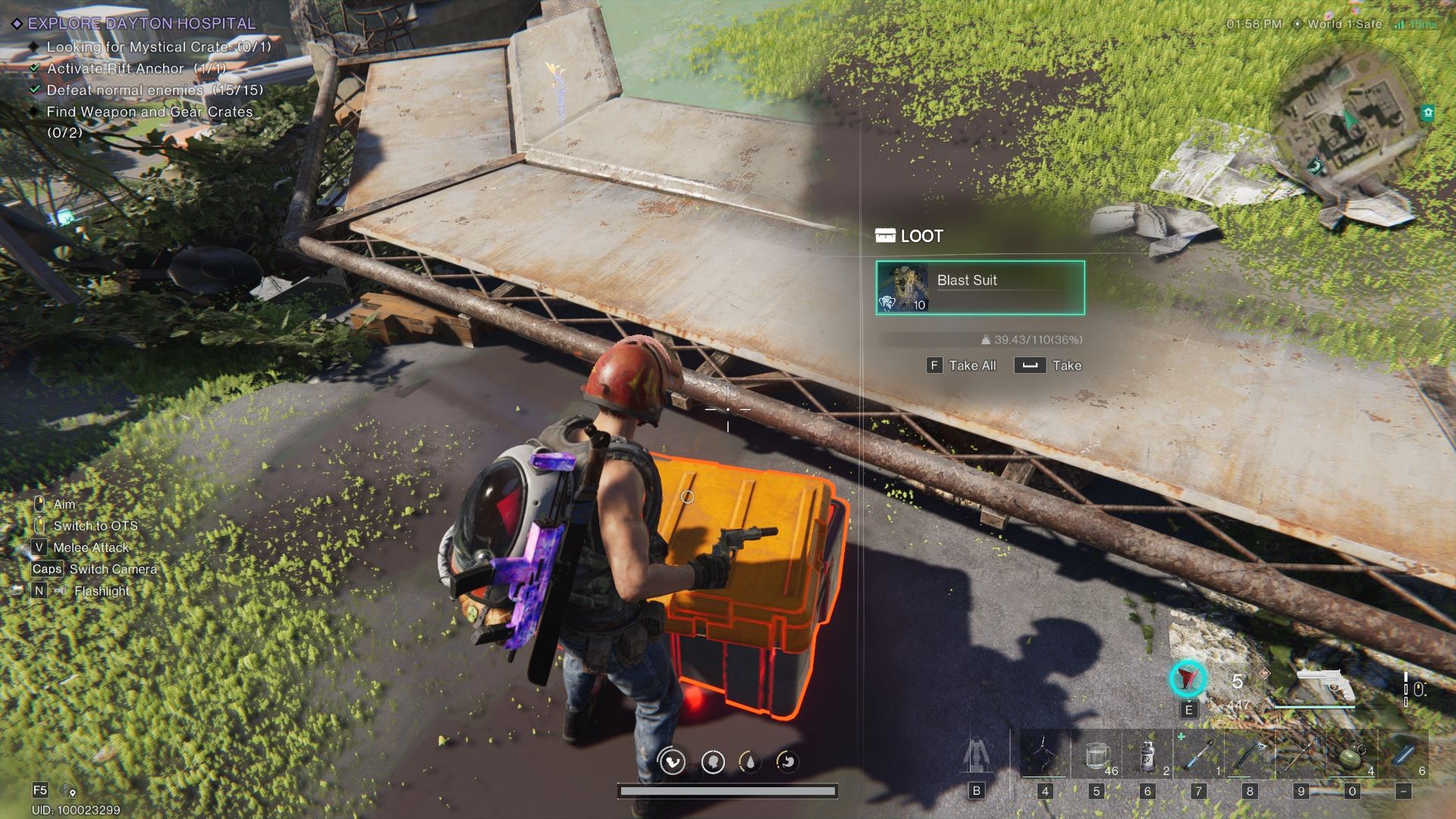
Task: Take the highlighted loot item
Action: click(1048, 366)
